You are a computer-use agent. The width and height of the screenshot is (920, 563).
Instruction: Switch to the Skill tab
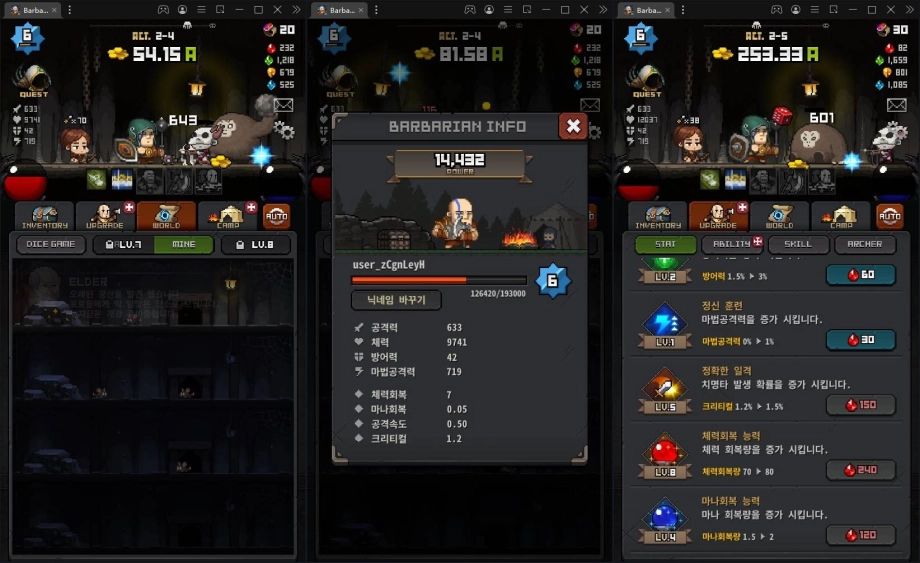coord(798,244)
